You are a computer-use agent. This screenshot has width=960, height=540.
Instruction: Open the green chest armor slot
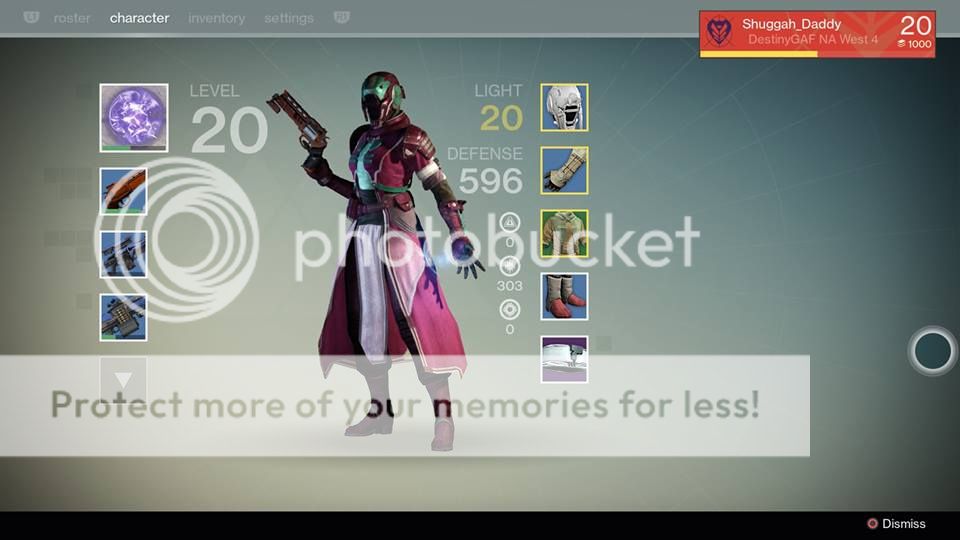click(565, 234)
